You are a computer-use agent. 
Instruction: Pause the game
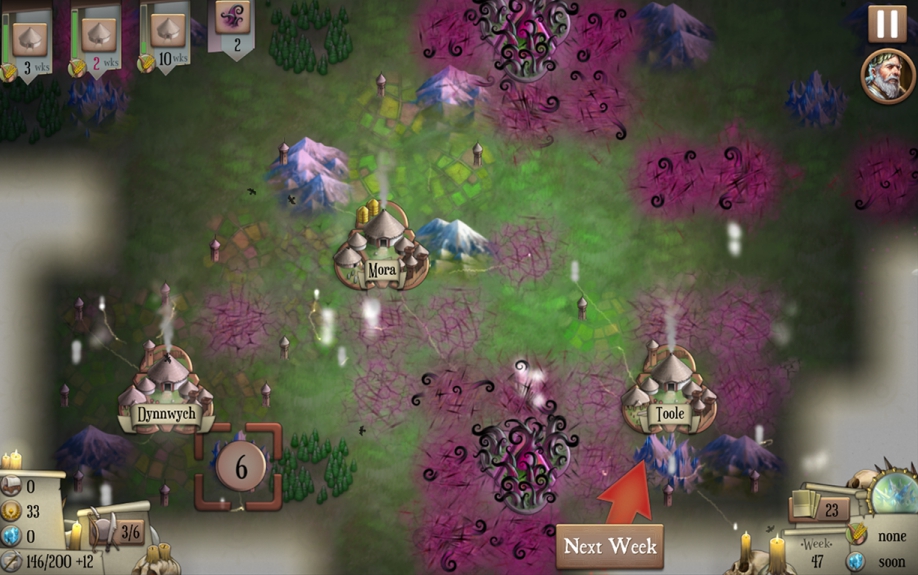point(887,23)
